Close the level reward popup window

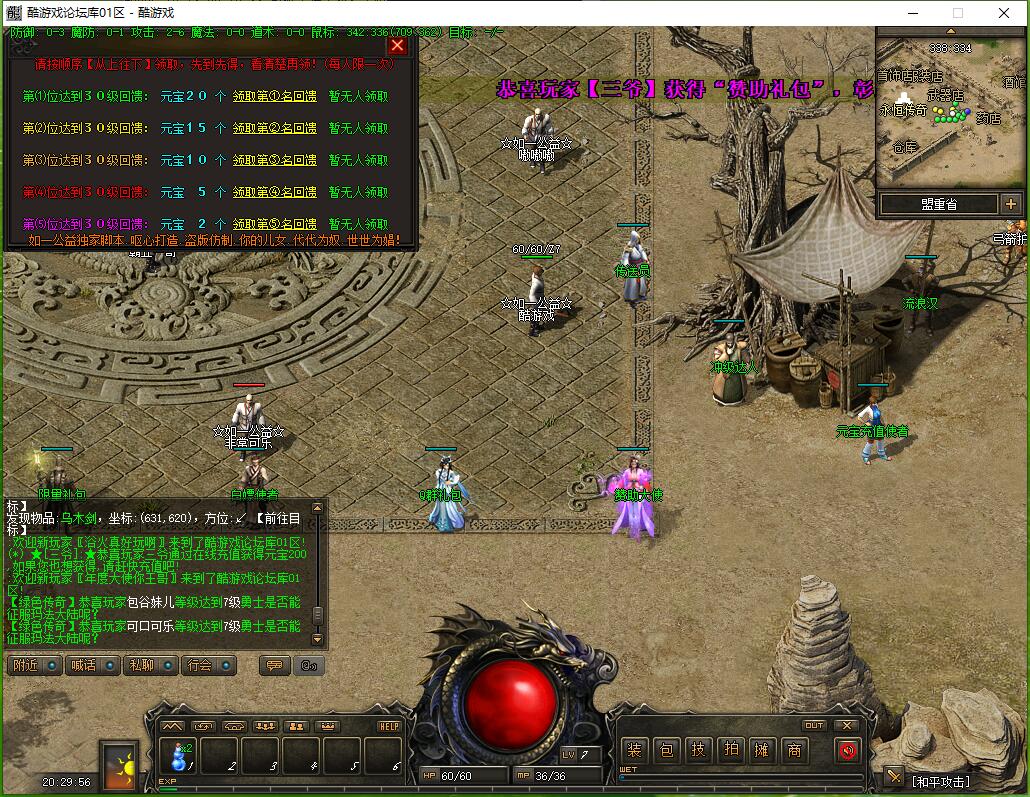[397, 45]
